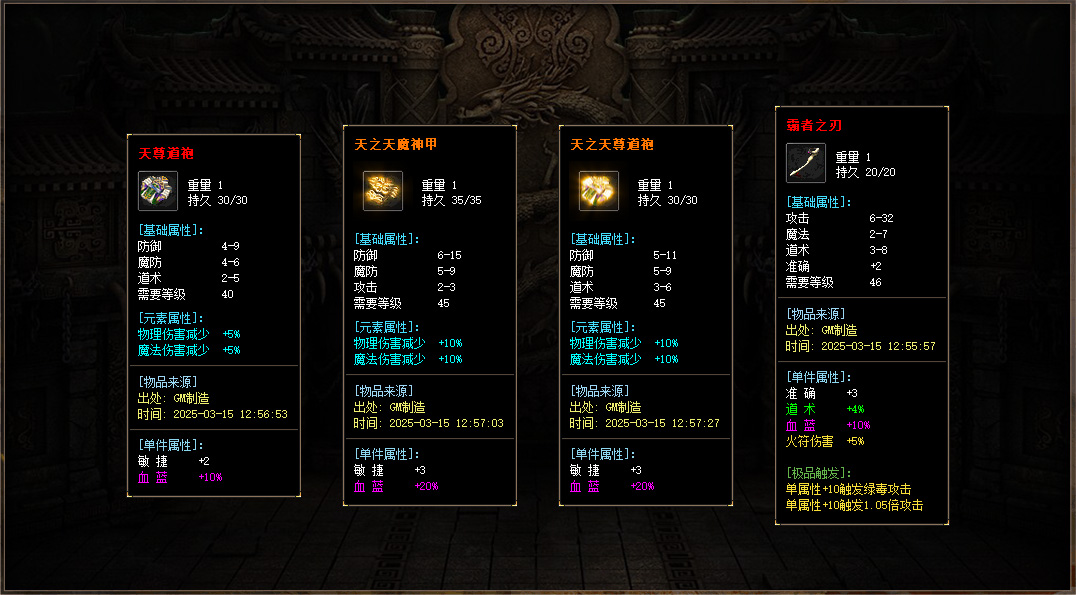Select the 天之天魔神甲 golden armor icon

(x=382, y=190)
